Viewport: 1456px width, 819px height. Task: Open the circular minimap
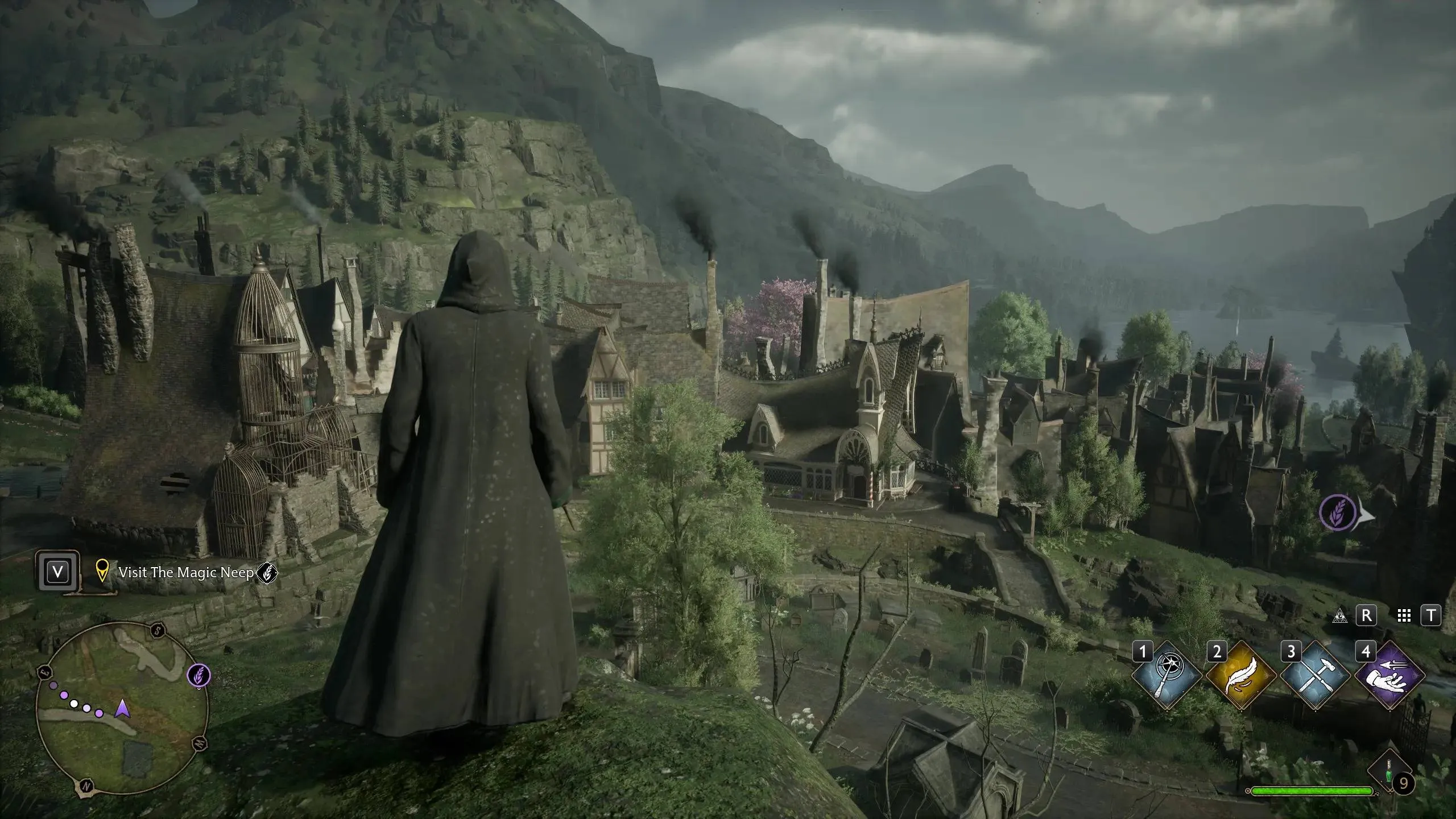[121, 709]
